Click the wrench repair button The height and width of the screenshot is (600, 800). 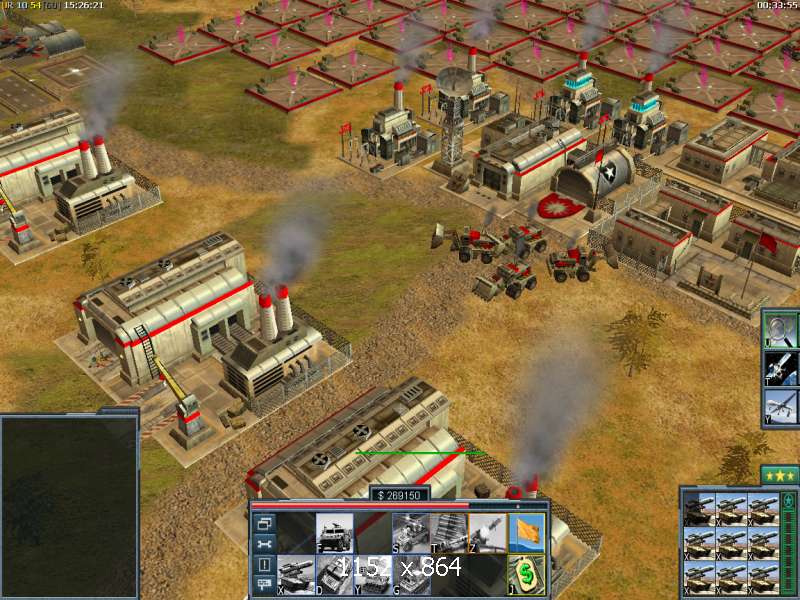[265, 543]
